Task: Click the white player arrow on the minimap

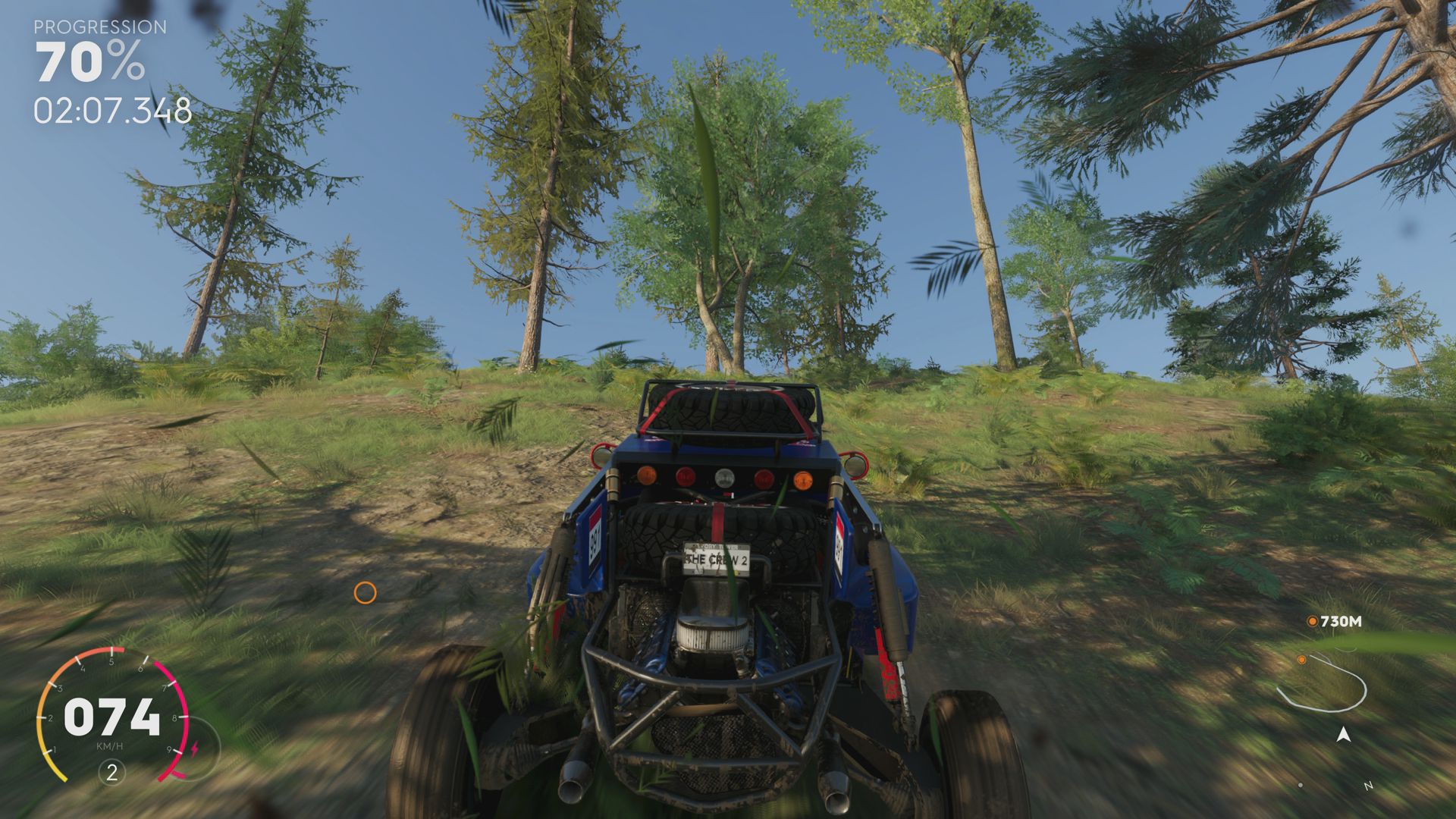Action: (x=1344, y=734)
